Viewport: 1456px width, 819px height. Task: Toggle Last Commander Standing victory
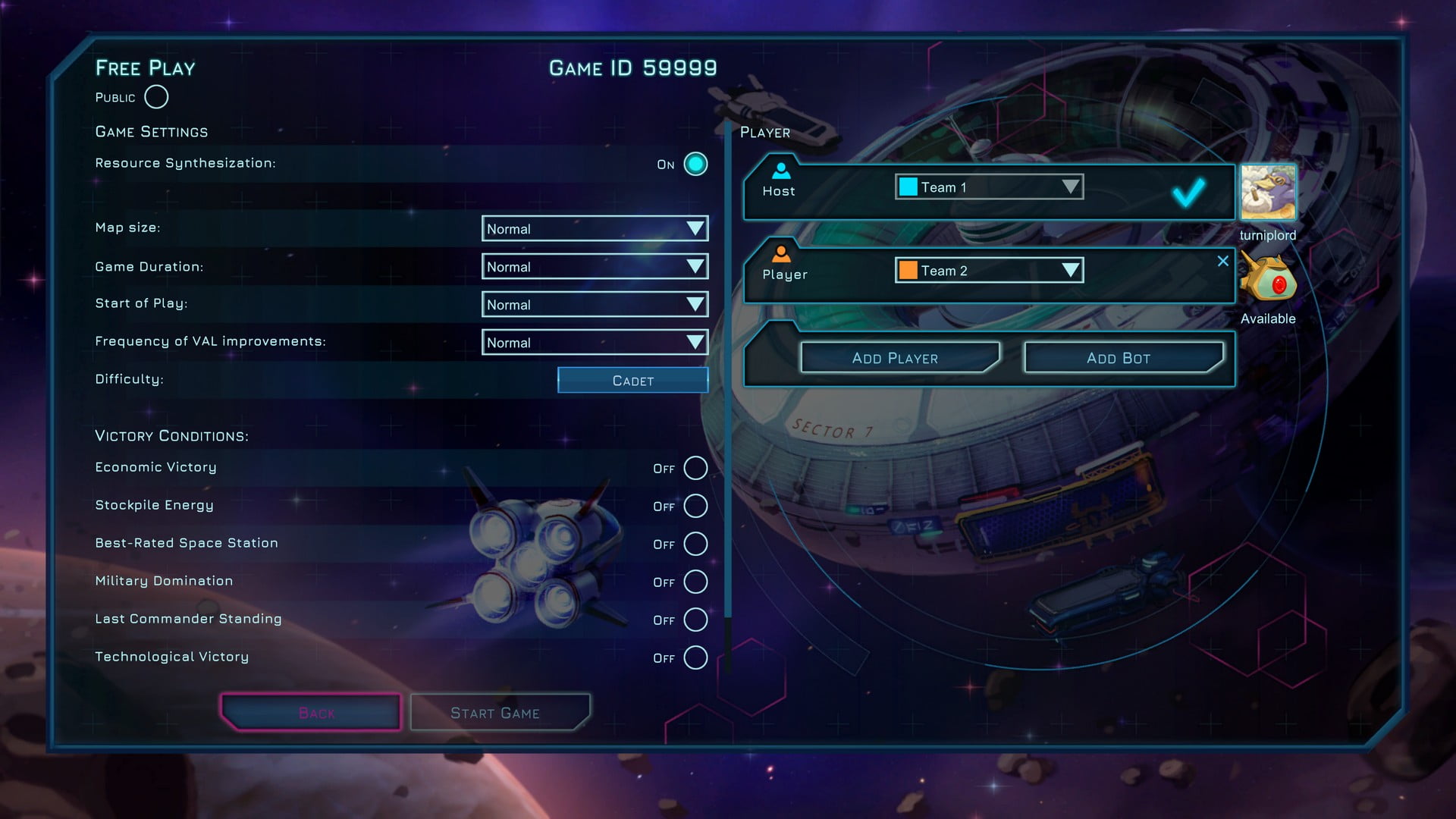695,620
